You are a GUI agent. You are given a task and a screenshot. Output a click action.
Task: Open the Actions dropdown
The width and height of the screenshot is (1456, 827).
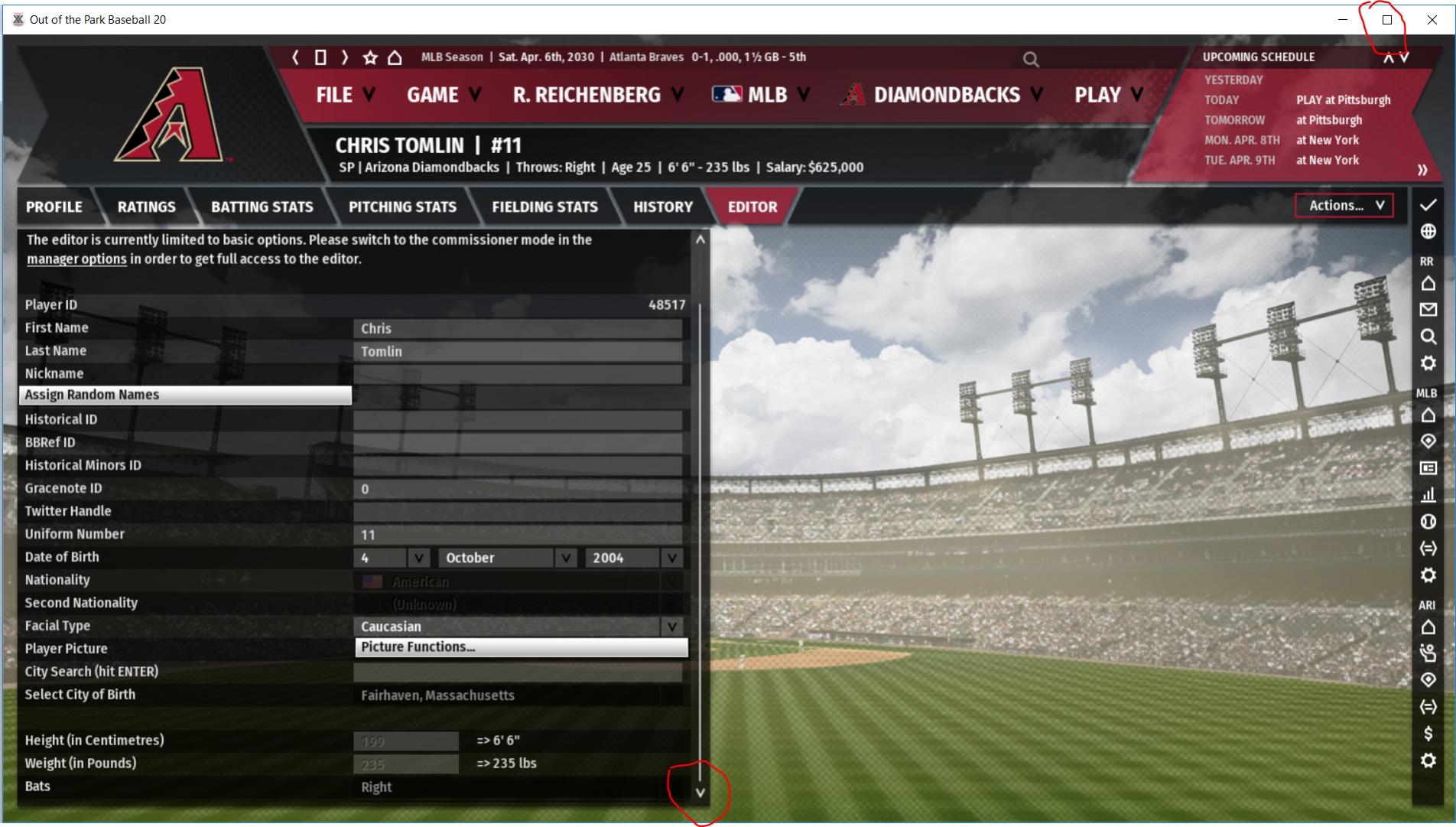click(x=1344, y=205)
